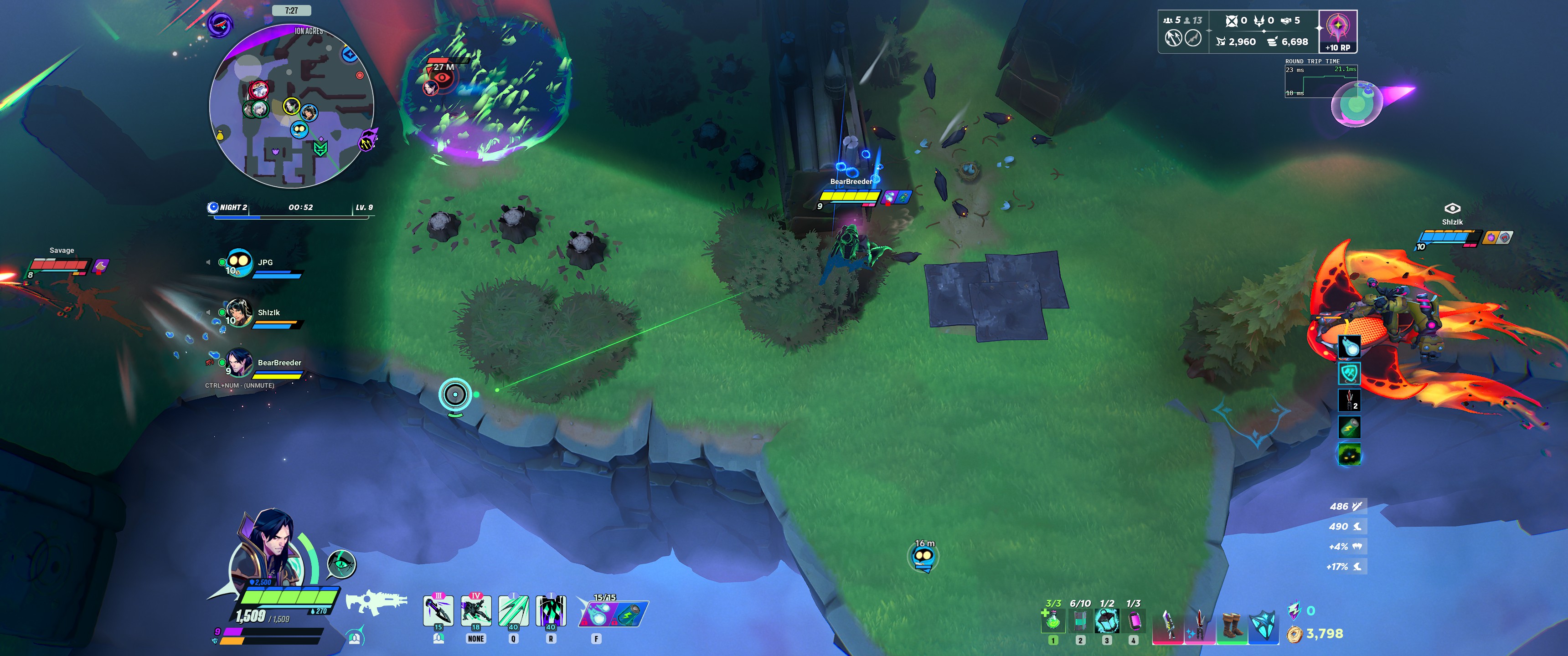Use the glowing lantern consumable
The image size is (1568, 656).
(1107, 621)
